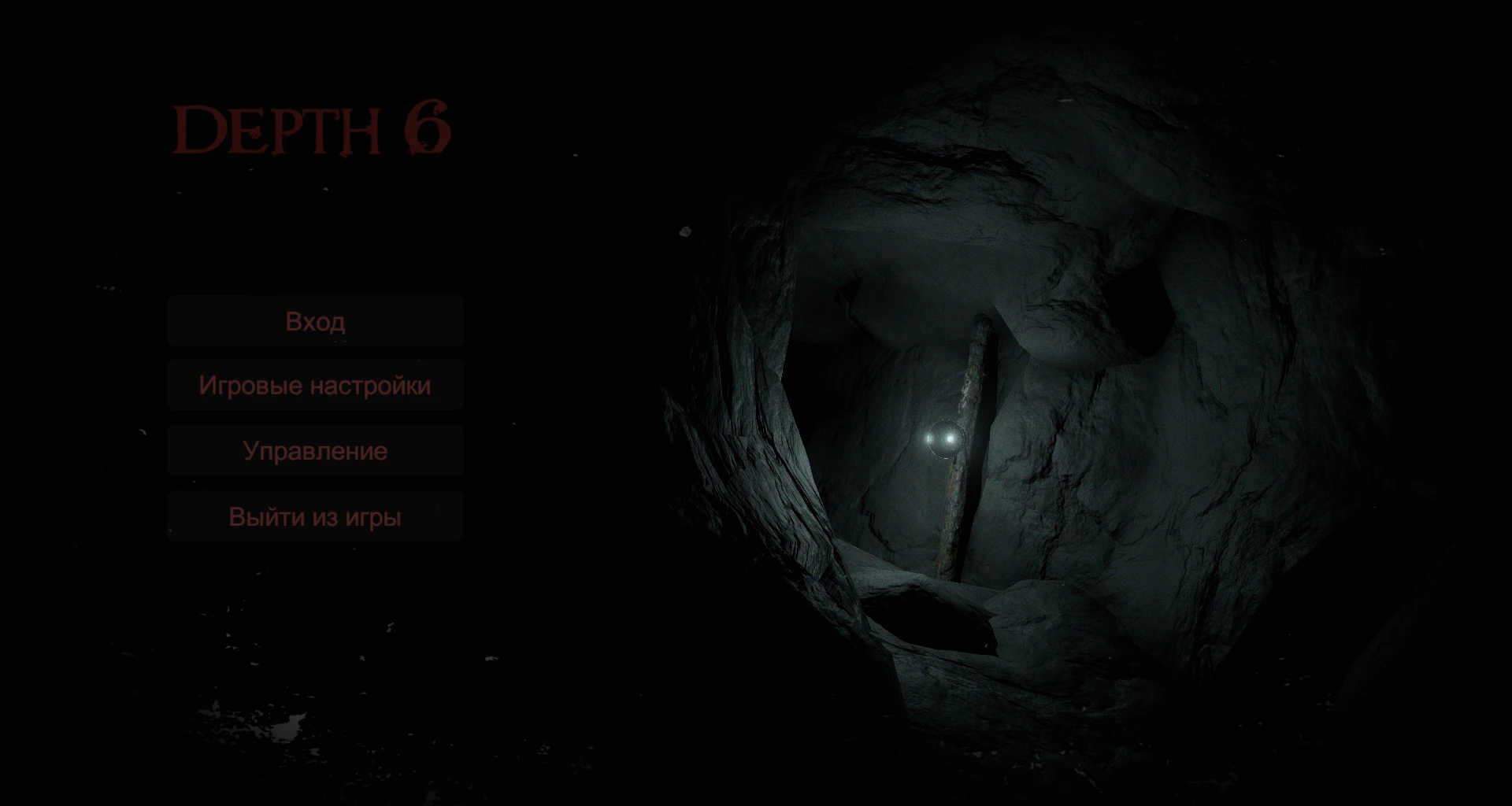Click Управление below Игровые настройки
The image size is (1512, 806).
tap(315, 450)
